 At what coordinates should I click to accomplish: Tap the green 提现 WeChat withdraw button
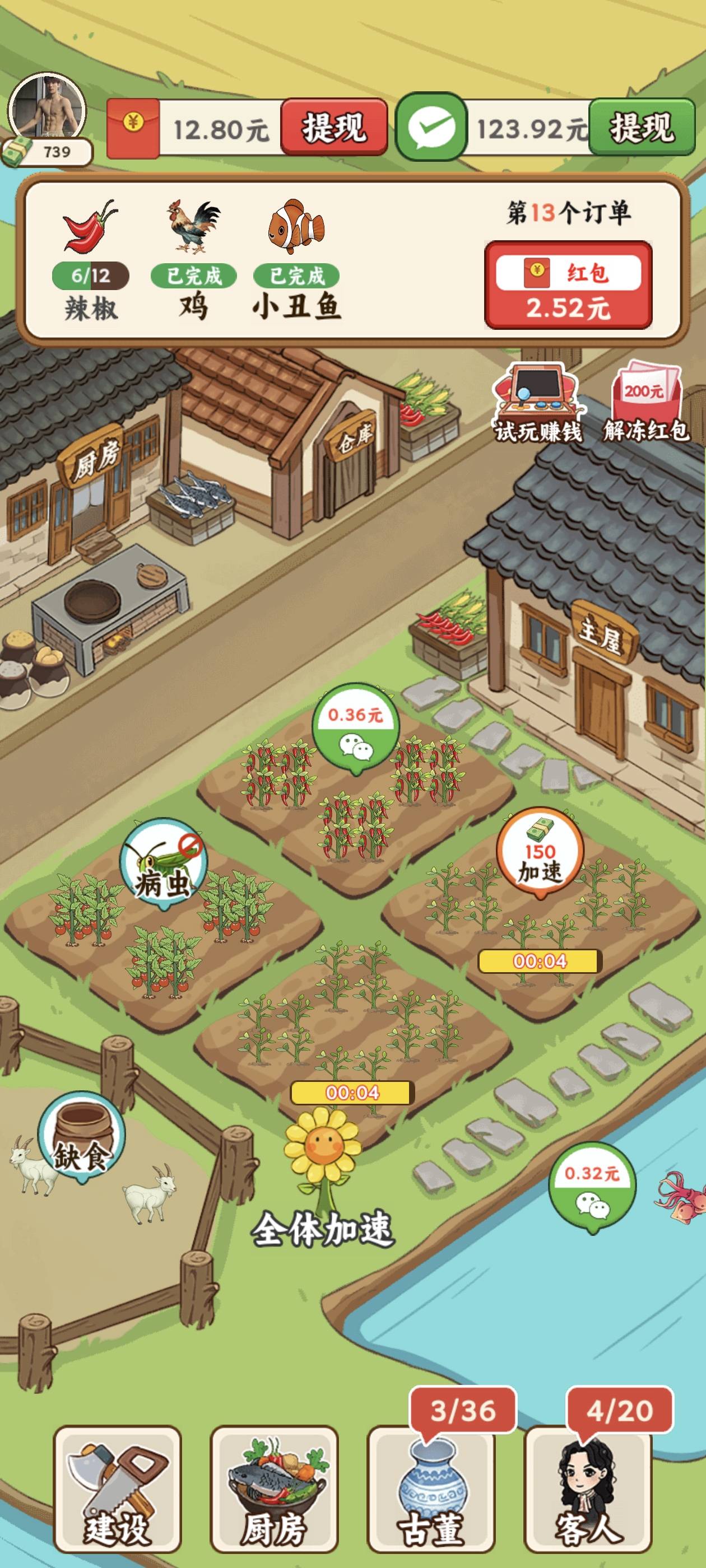[x=642, y=127]
